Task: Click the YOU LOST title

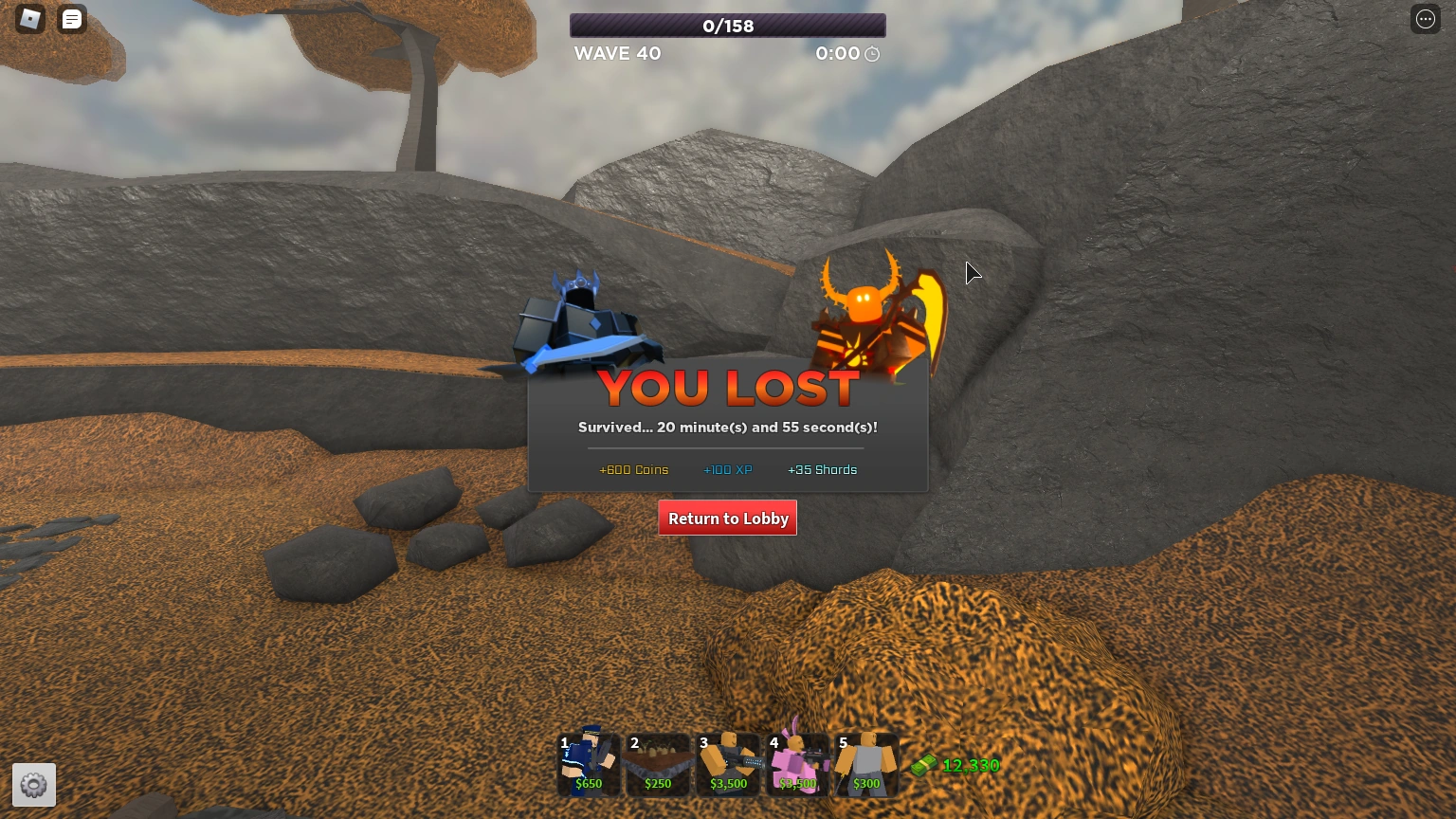Action: click(727, 387)
